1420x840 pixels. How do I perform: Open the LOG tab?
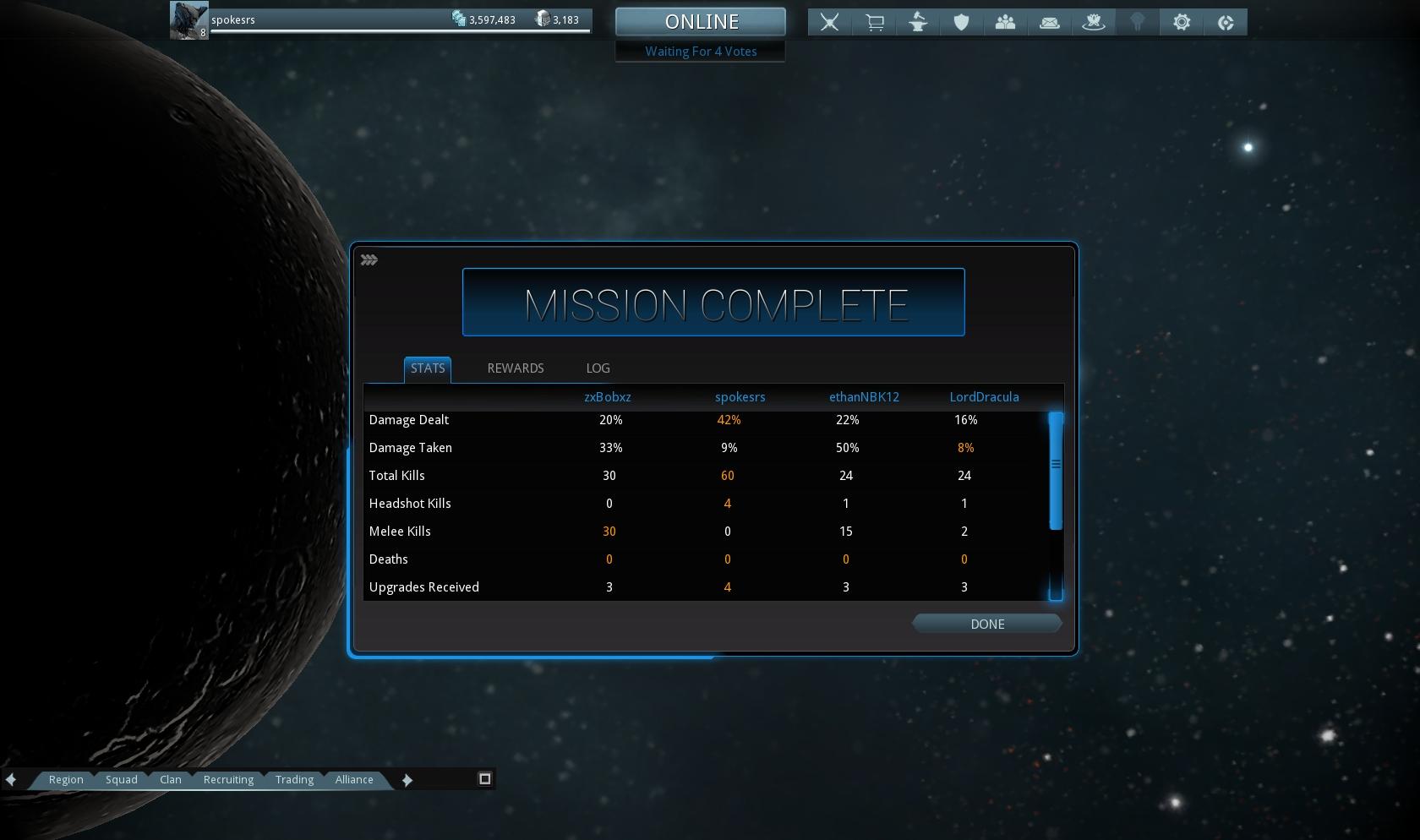click(598, 368)
